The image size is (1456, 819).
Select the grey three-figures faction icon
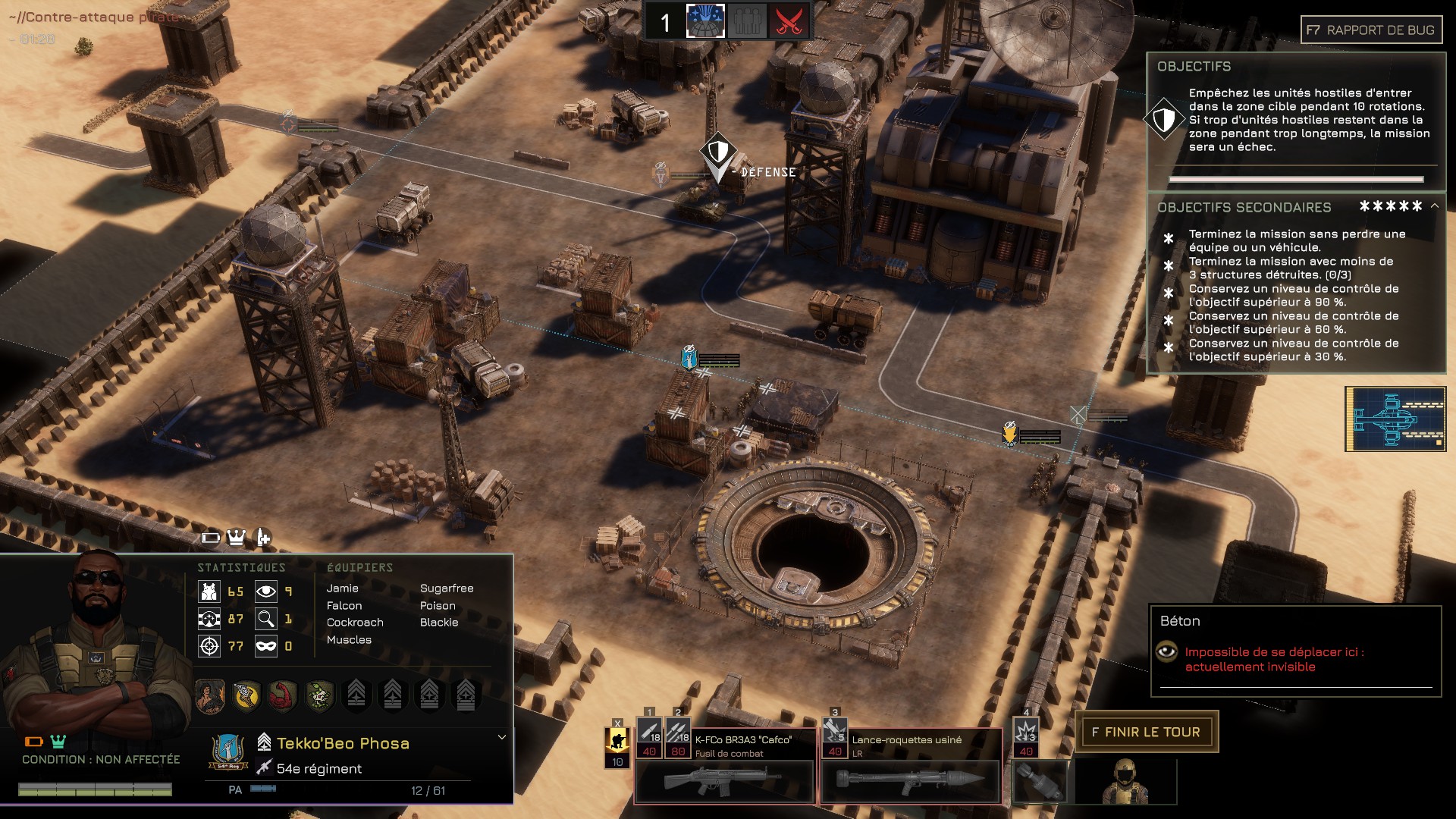[747, 21]
